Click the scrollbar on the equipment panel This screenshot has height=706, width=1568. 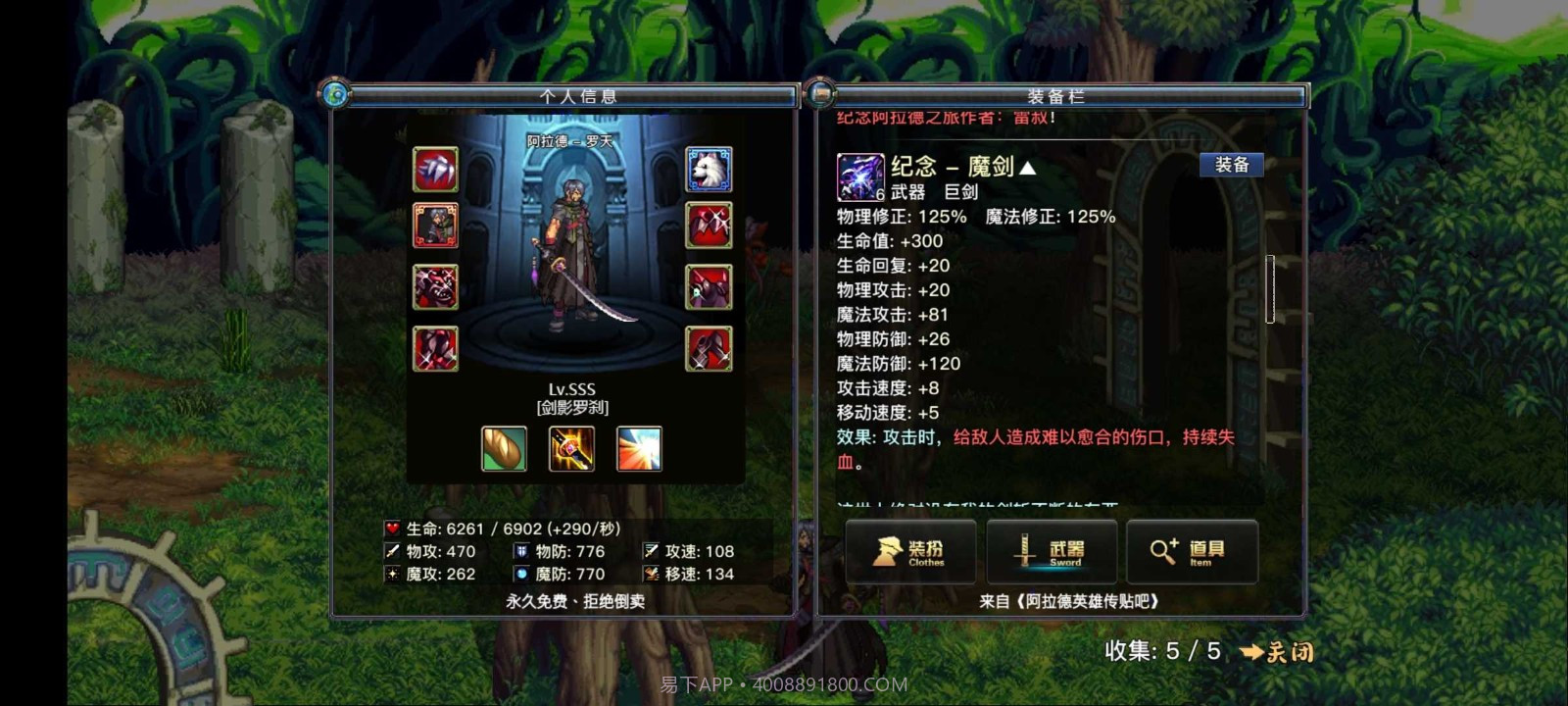tap(1271, 289)
